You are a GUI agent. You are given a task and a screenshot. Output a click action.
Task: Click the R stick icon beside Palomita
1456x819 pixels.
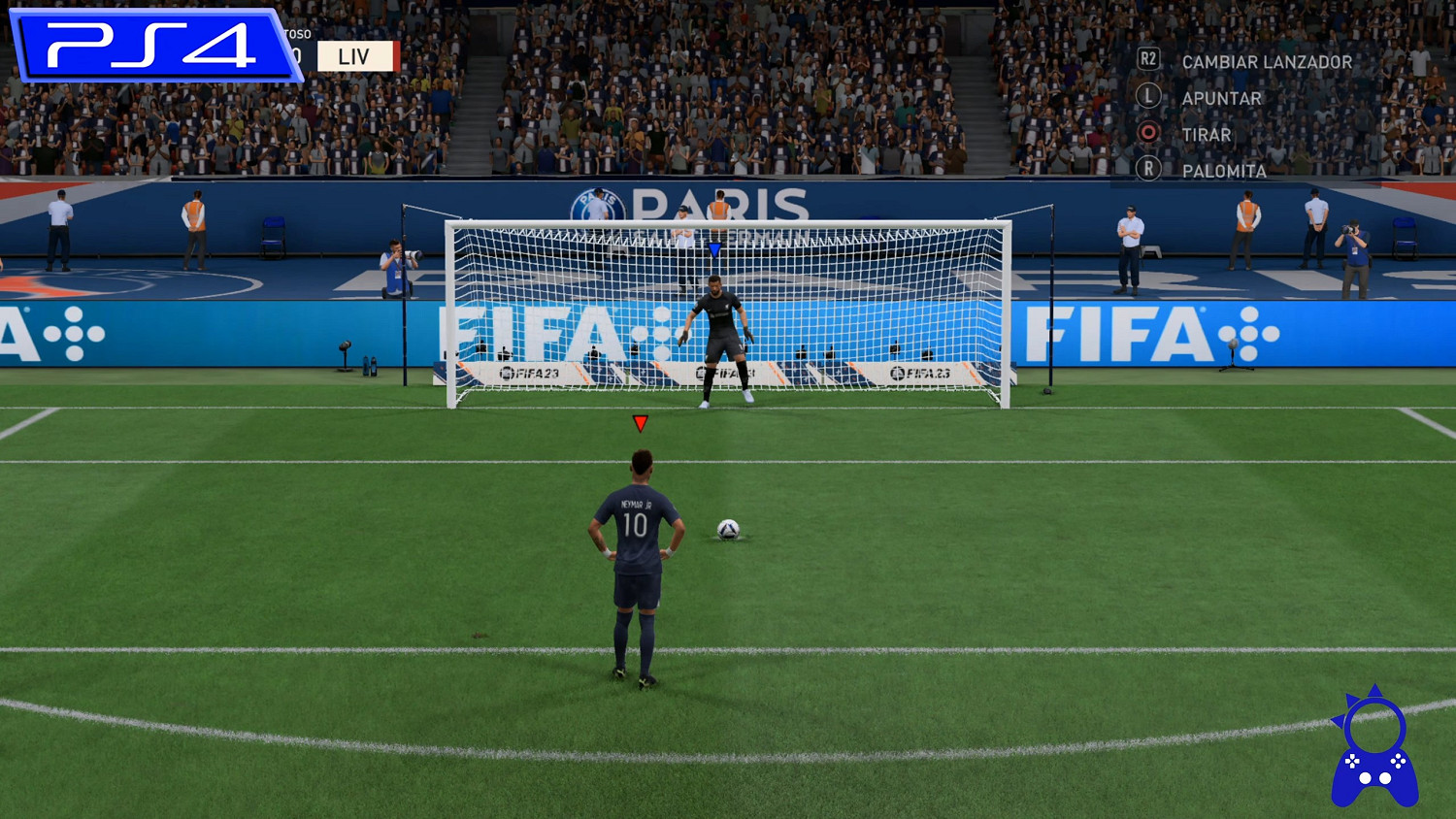pyautogui.click(x=1150, y=172)
